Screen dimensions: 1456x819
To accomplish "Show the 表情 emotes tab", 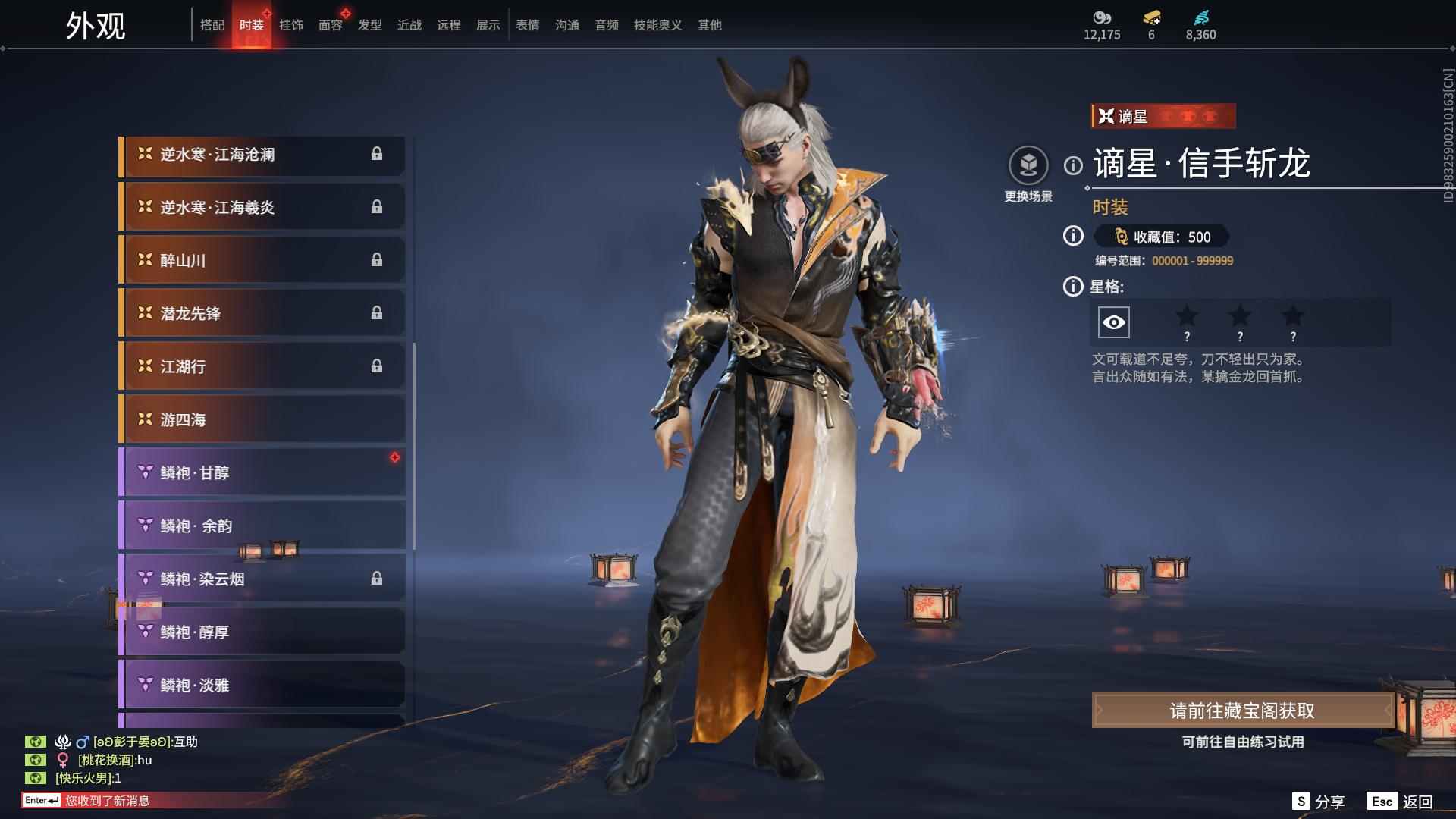I will coord(528,25).
